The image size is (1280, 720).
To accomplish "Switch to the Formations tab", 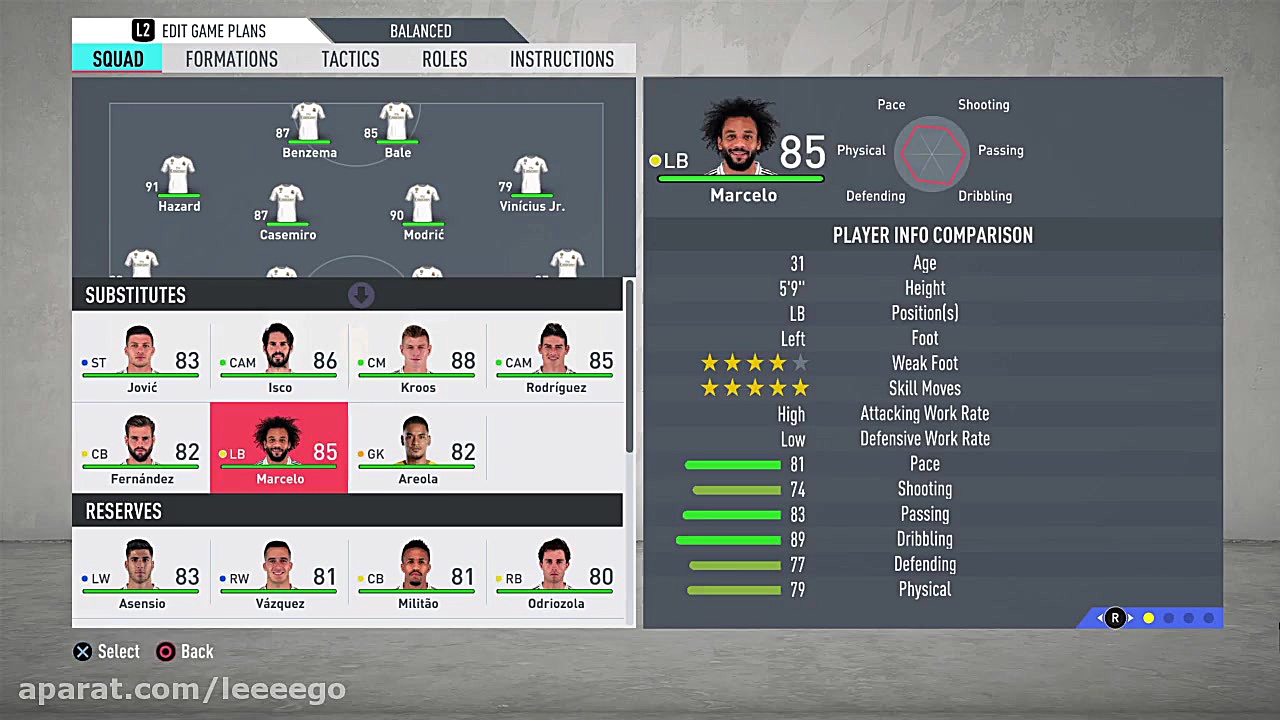I will (x=231, y=59).
